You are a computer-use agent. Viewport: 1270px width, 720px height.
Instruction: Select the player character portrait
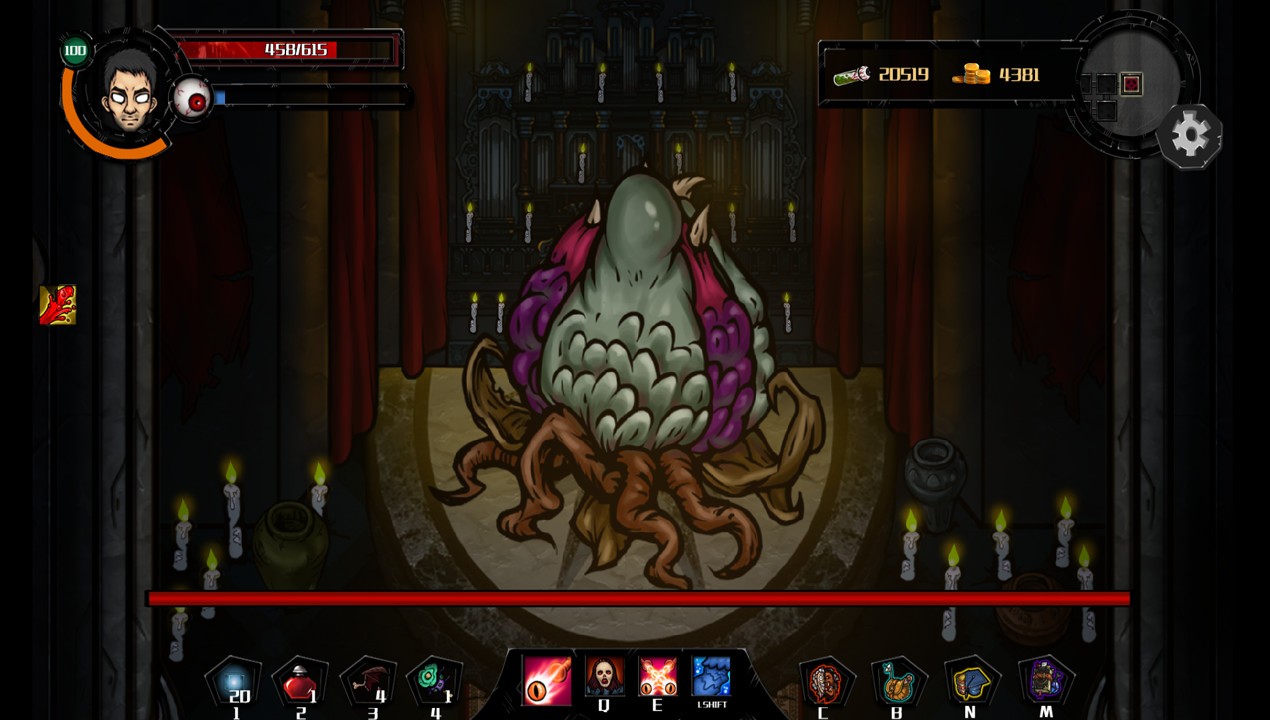(127, 92)
